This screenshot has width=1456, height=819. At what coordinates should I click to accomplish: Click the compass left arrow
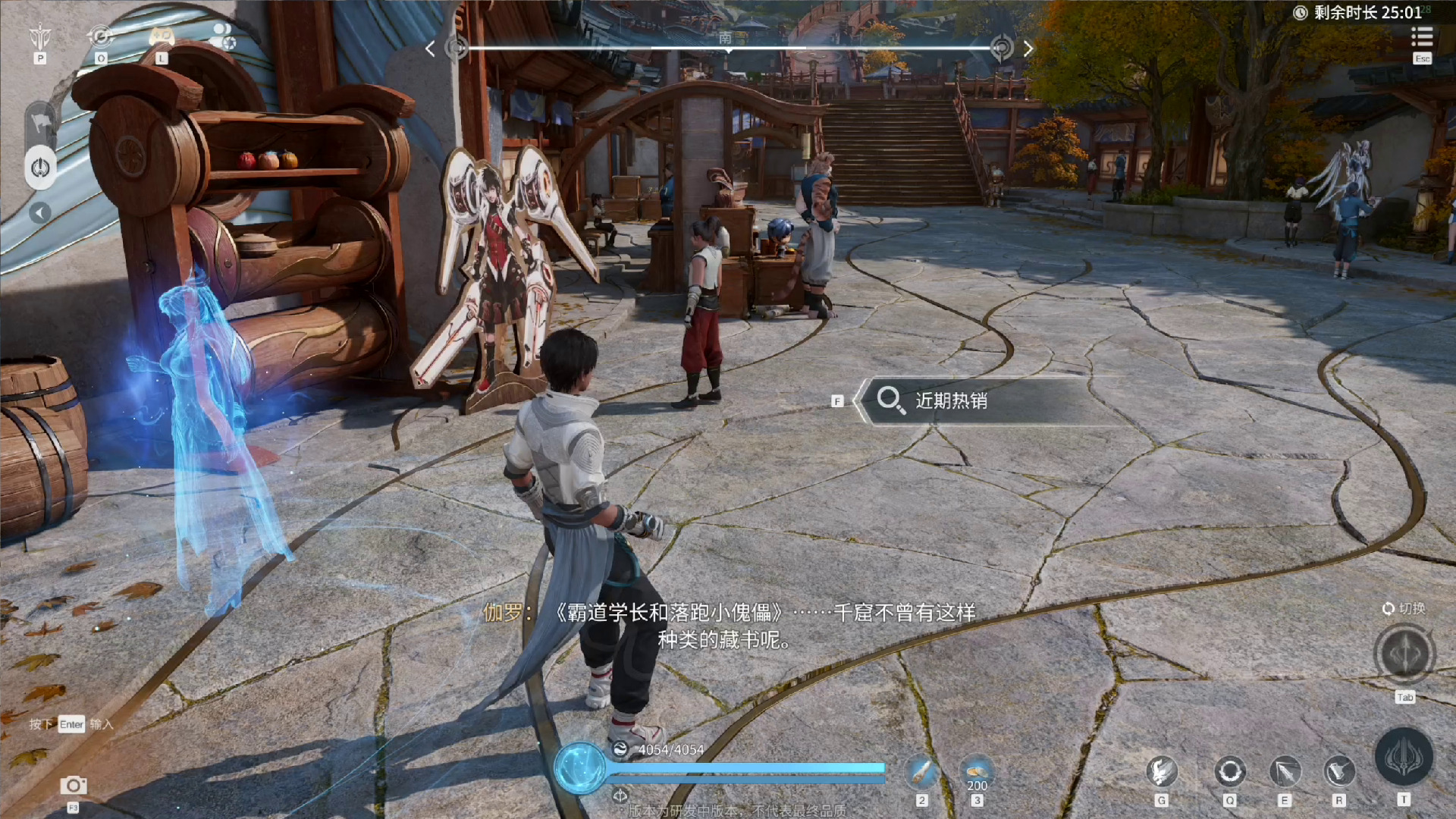[x=430, y=49]
